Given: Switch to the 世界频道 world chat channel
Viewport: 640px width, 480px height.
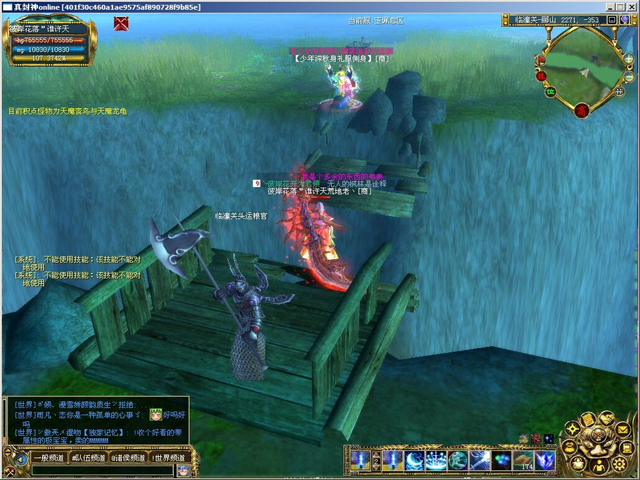Looking at the screenshot, I should point(168,457).
